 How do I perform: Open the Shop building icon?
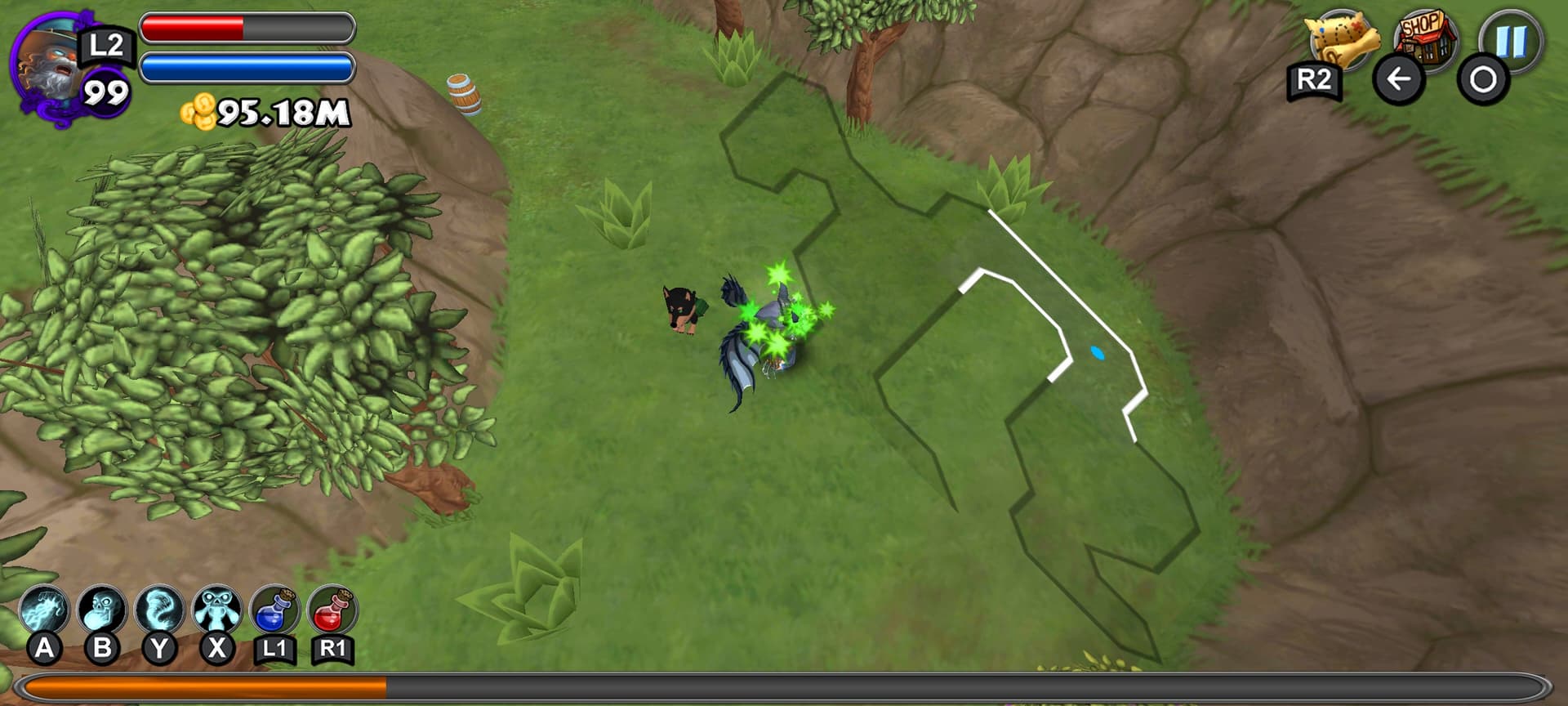(x=1427, y=36)
